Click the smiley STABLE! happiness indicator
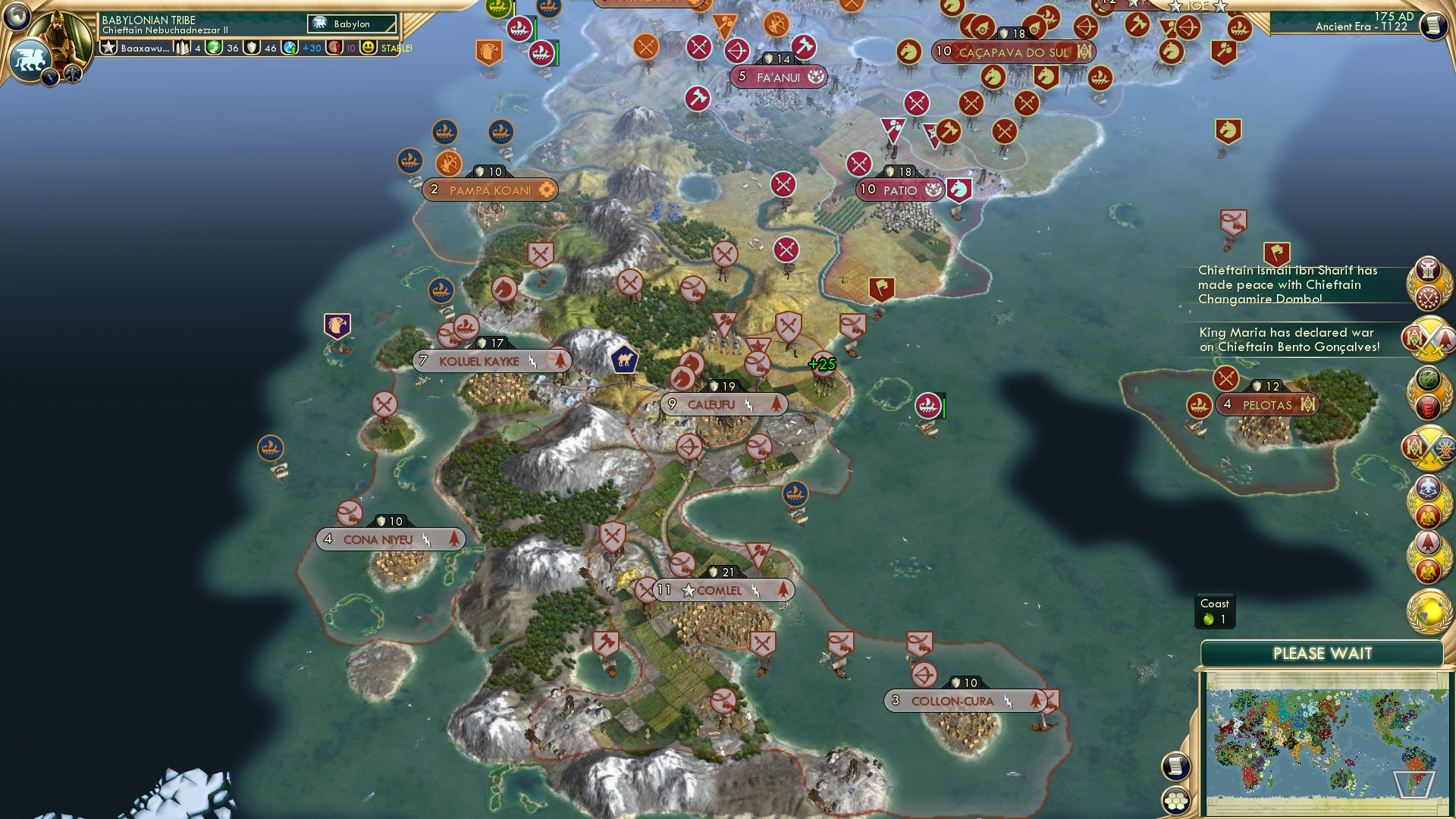1456x819 pixels. [369, 47]
